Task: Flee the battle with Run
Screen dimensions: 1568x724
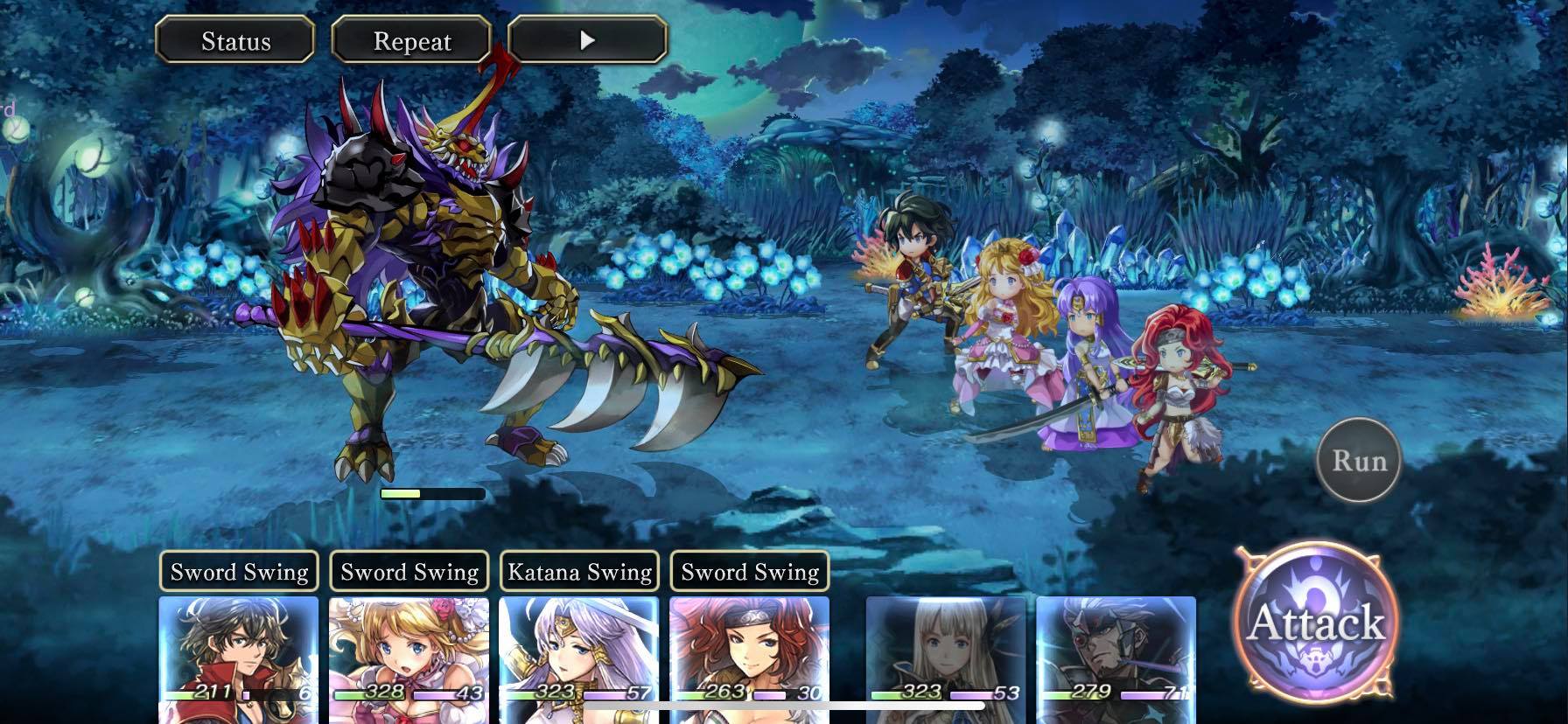Action: [x=1358, y=460]
